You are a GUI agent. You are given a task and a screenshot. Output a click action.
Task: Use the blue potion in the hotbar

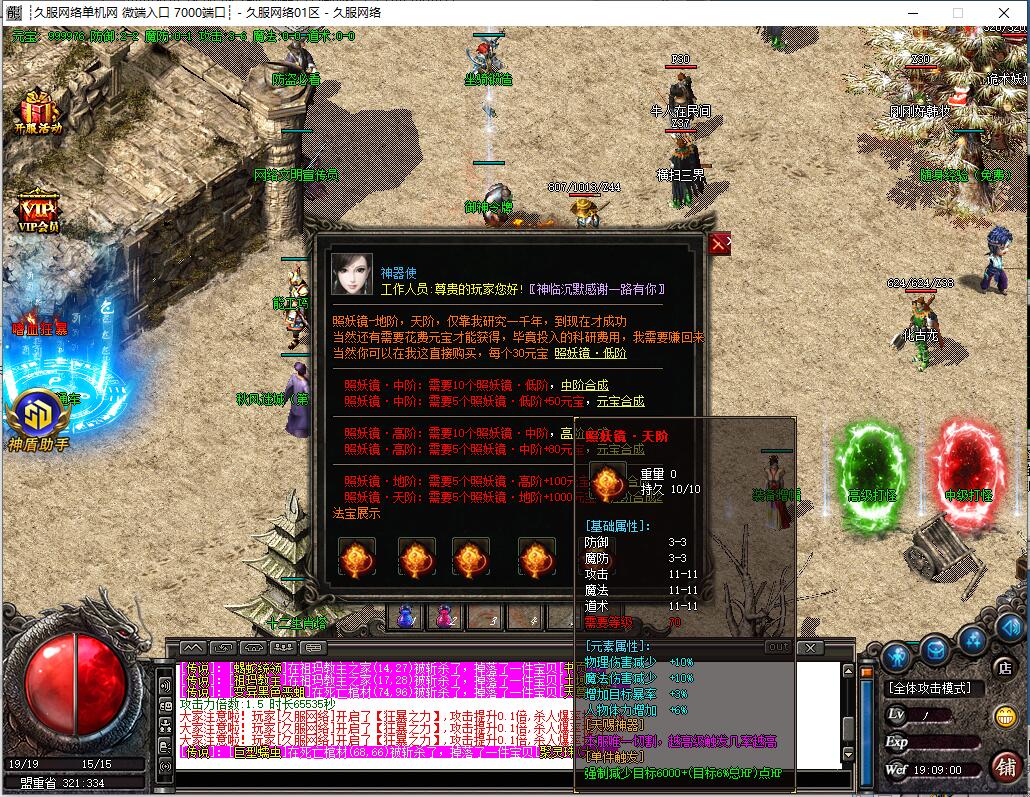point(406,617)
